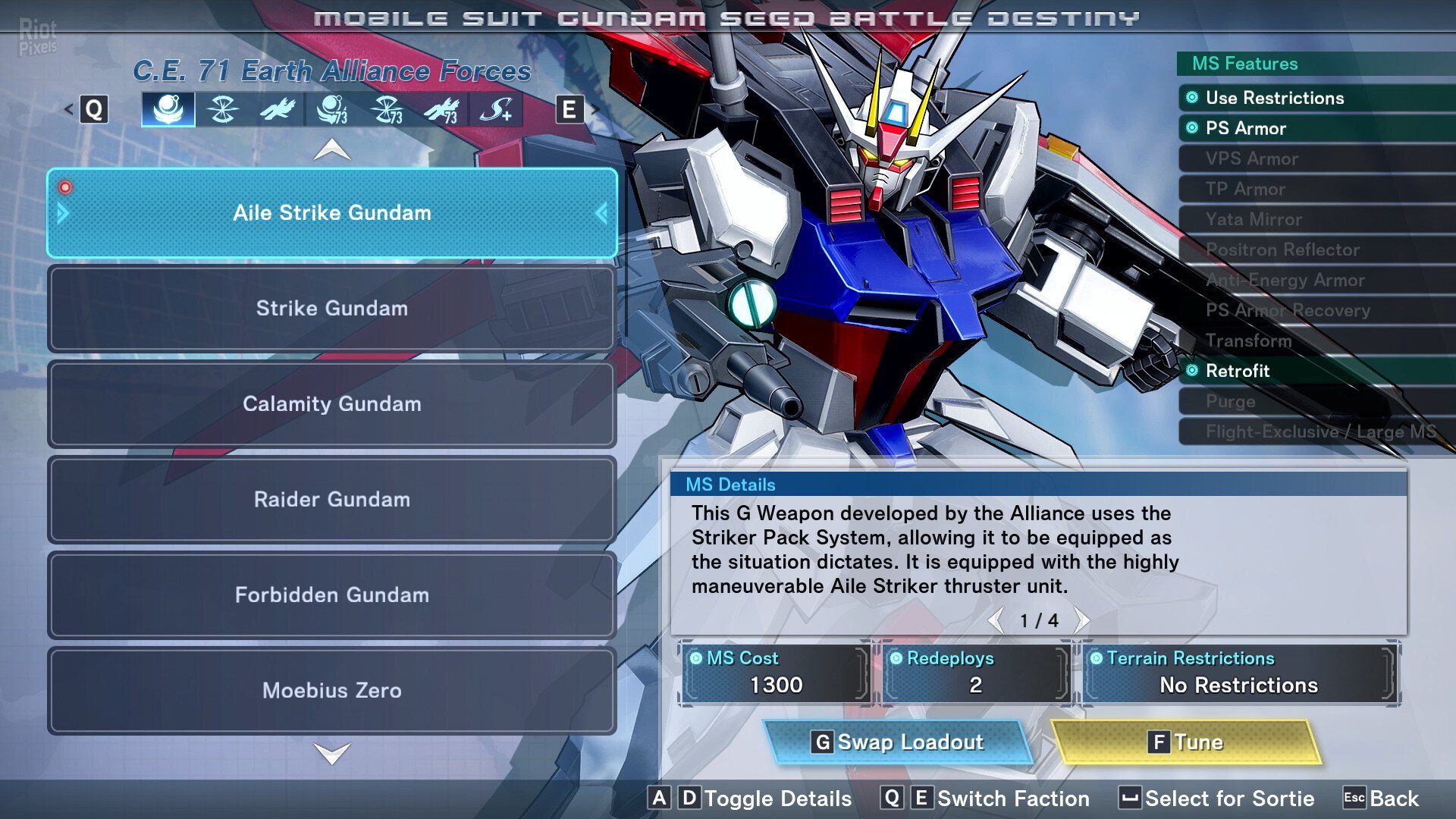Select the PS Armor feature entry
Viewport: 1456px width, 819px height.
tap(1245, 128)
